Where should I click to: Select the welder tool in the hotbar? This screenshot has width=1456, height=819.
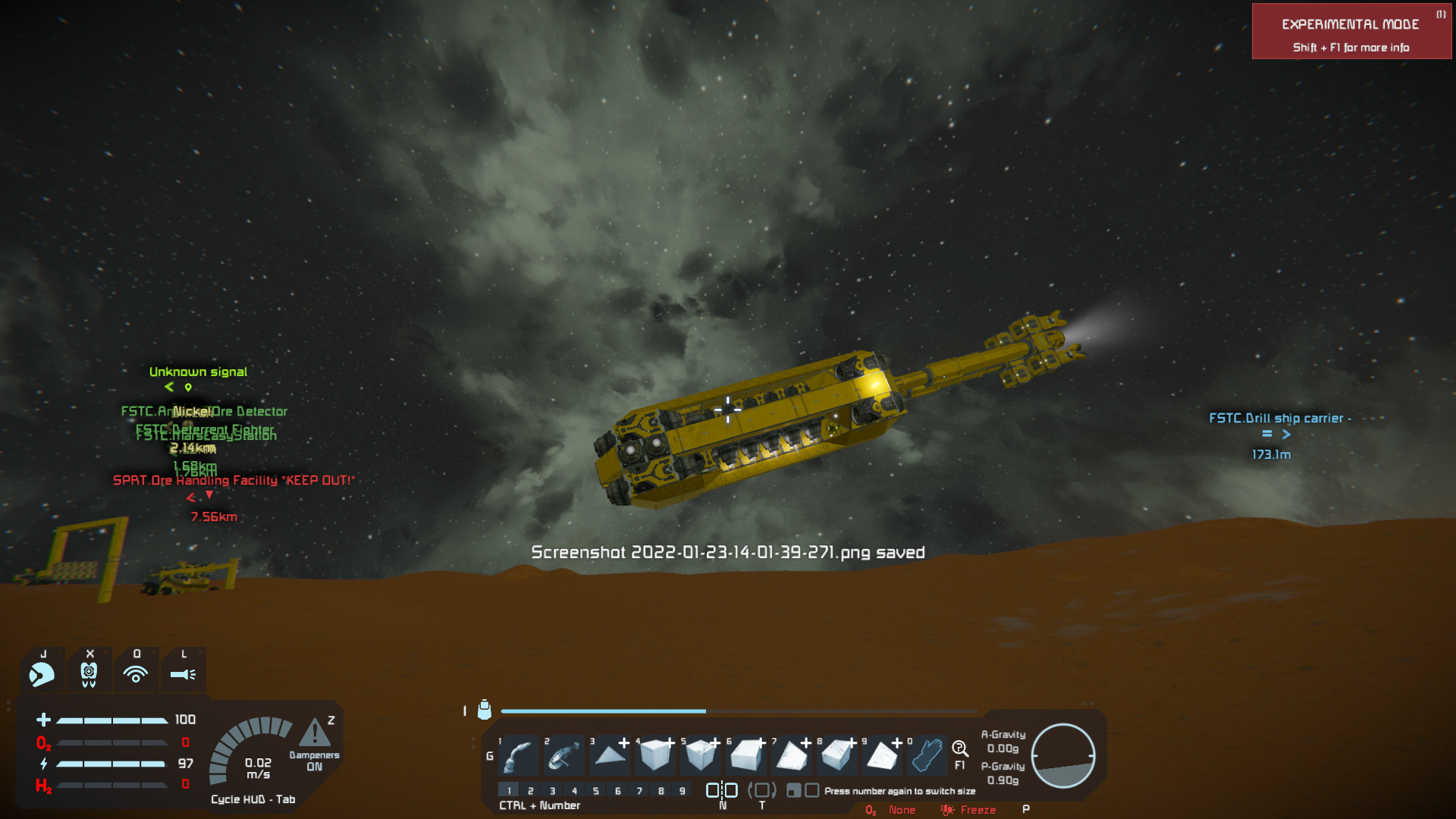[x=519, y=755]
